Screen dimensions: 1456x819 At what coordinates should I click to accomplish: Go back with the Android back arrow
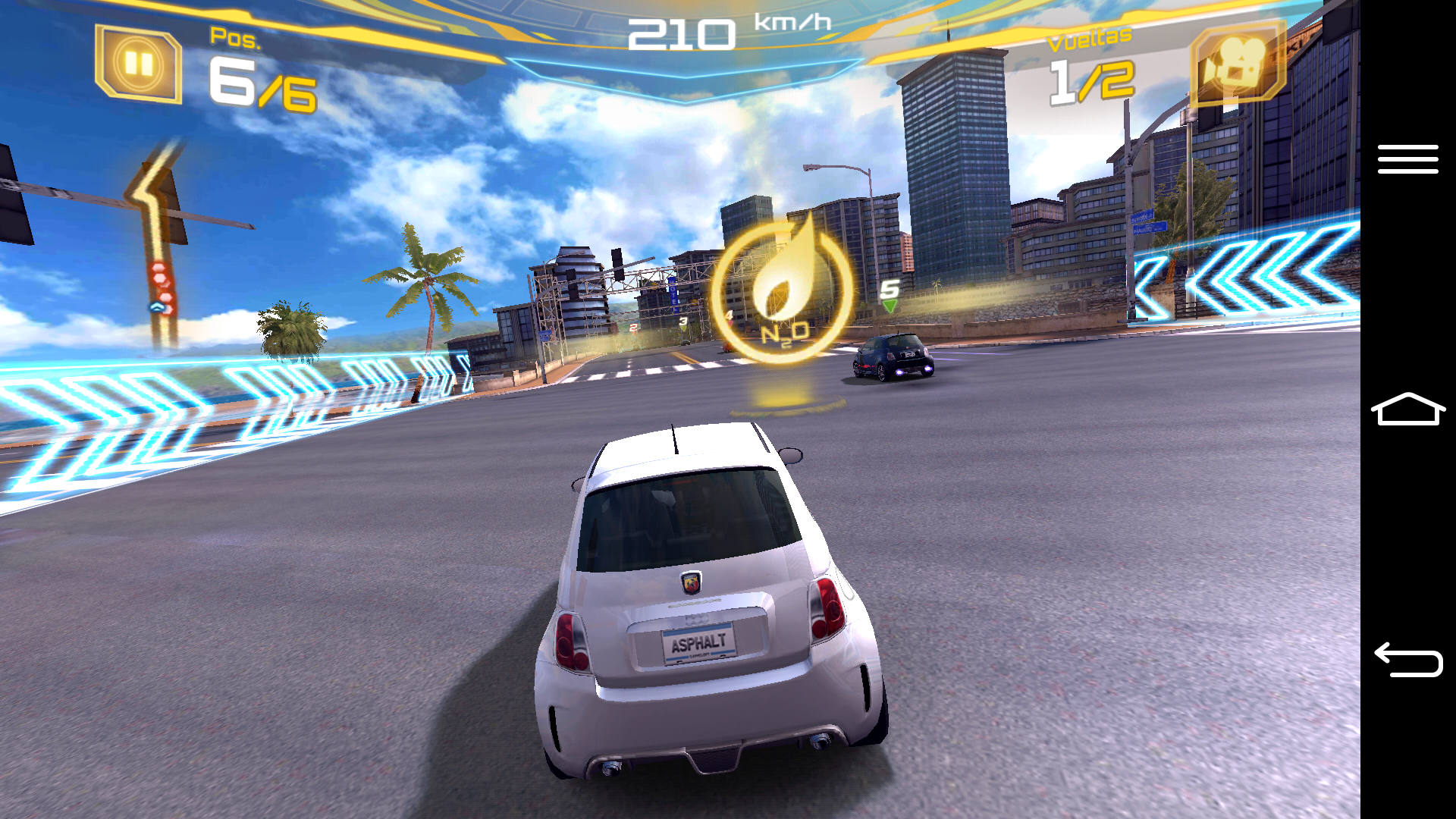(x=1407, y=659)
